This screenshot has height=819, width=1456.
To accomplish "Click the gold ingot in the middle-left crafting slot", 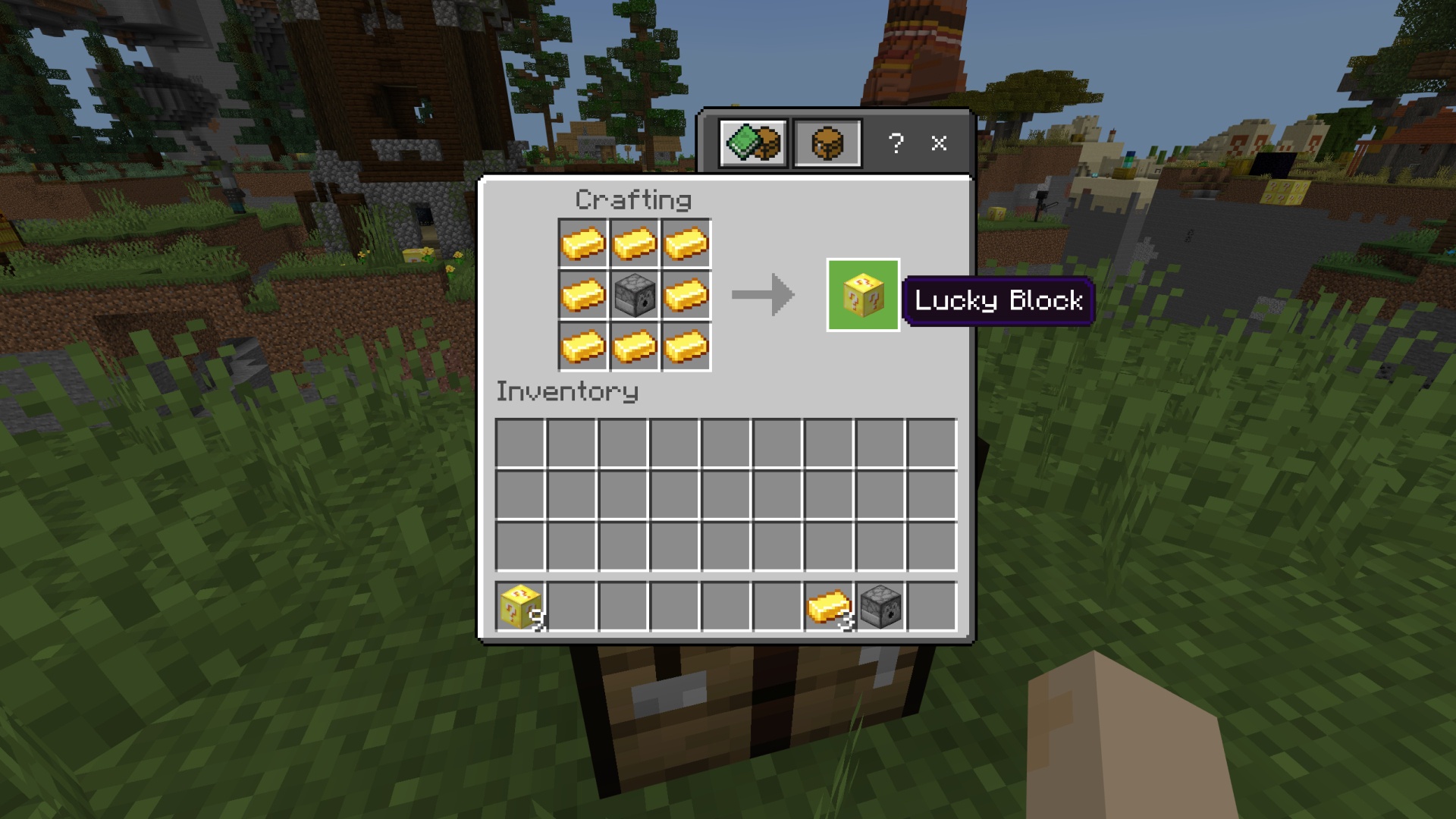I will point(584,294).
